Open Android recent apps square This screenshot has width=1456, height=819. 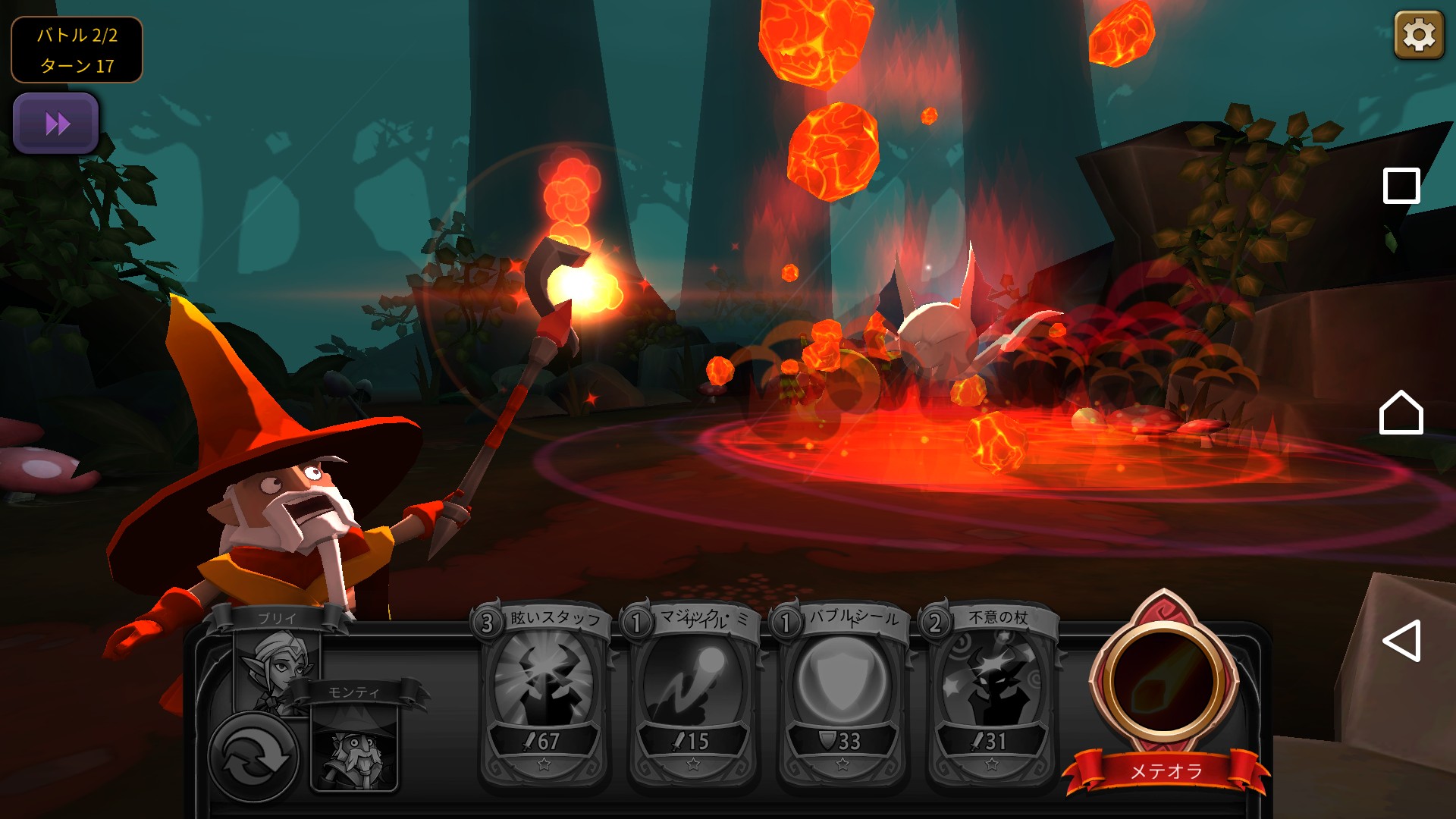coord(1401,186)
